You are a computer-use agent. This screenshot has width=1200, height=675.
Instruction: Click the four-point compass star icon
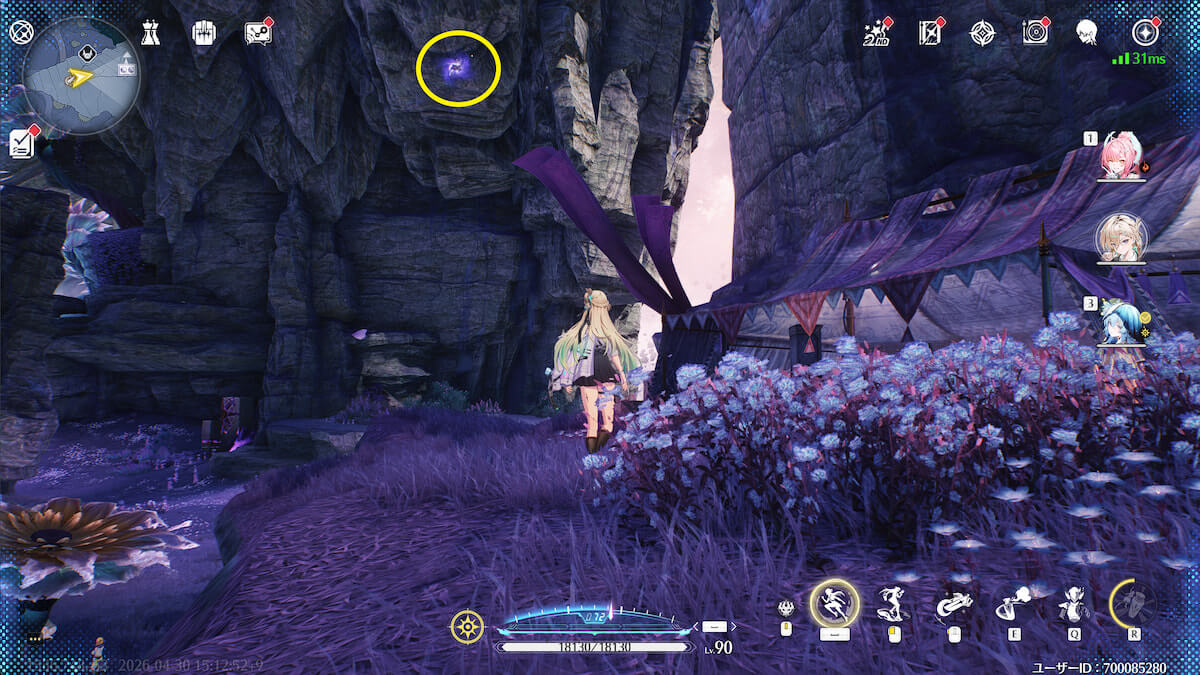(982, 33)
